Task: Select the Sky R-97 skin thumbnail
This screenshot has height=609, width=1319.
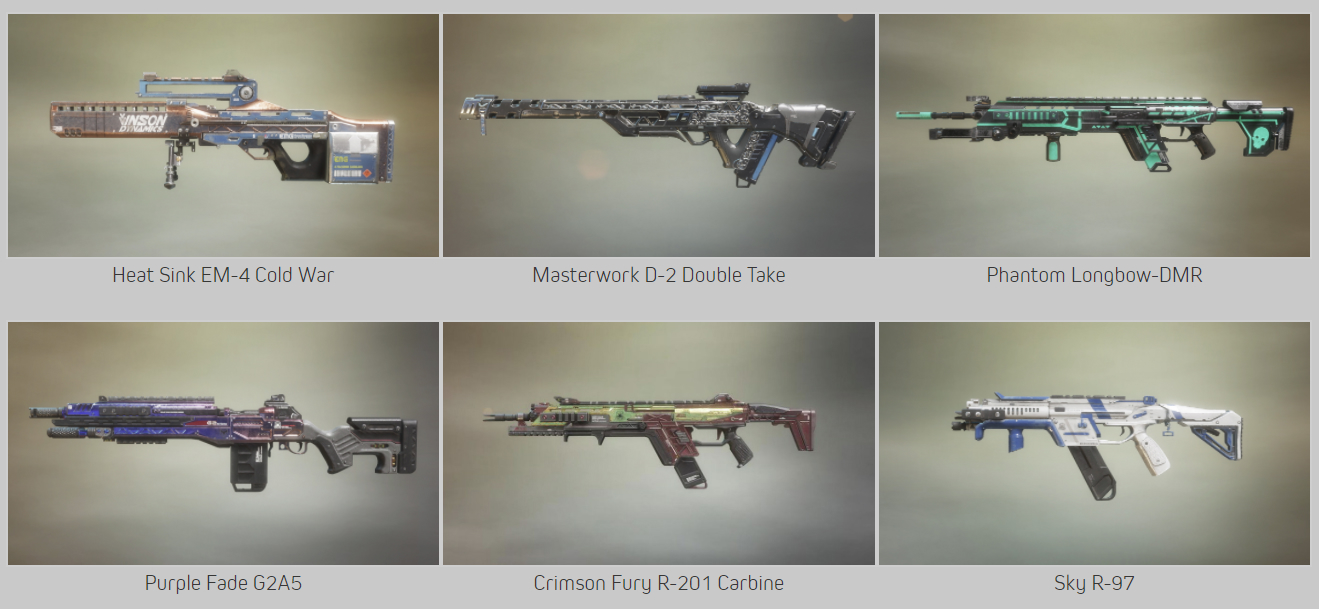Action: (1094, 443)
